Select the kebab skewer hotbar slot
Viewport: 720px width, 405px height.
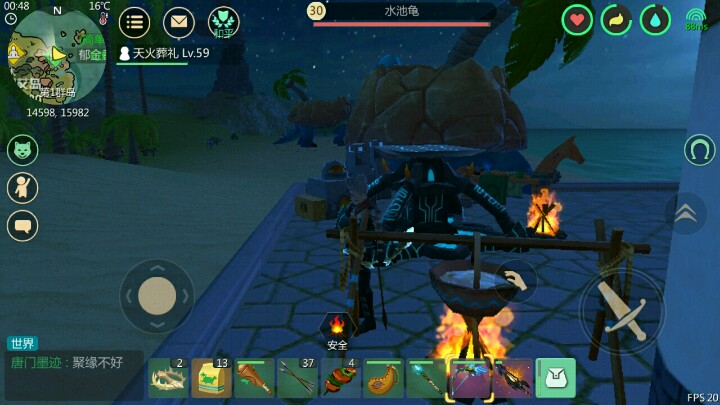(340, 379)
